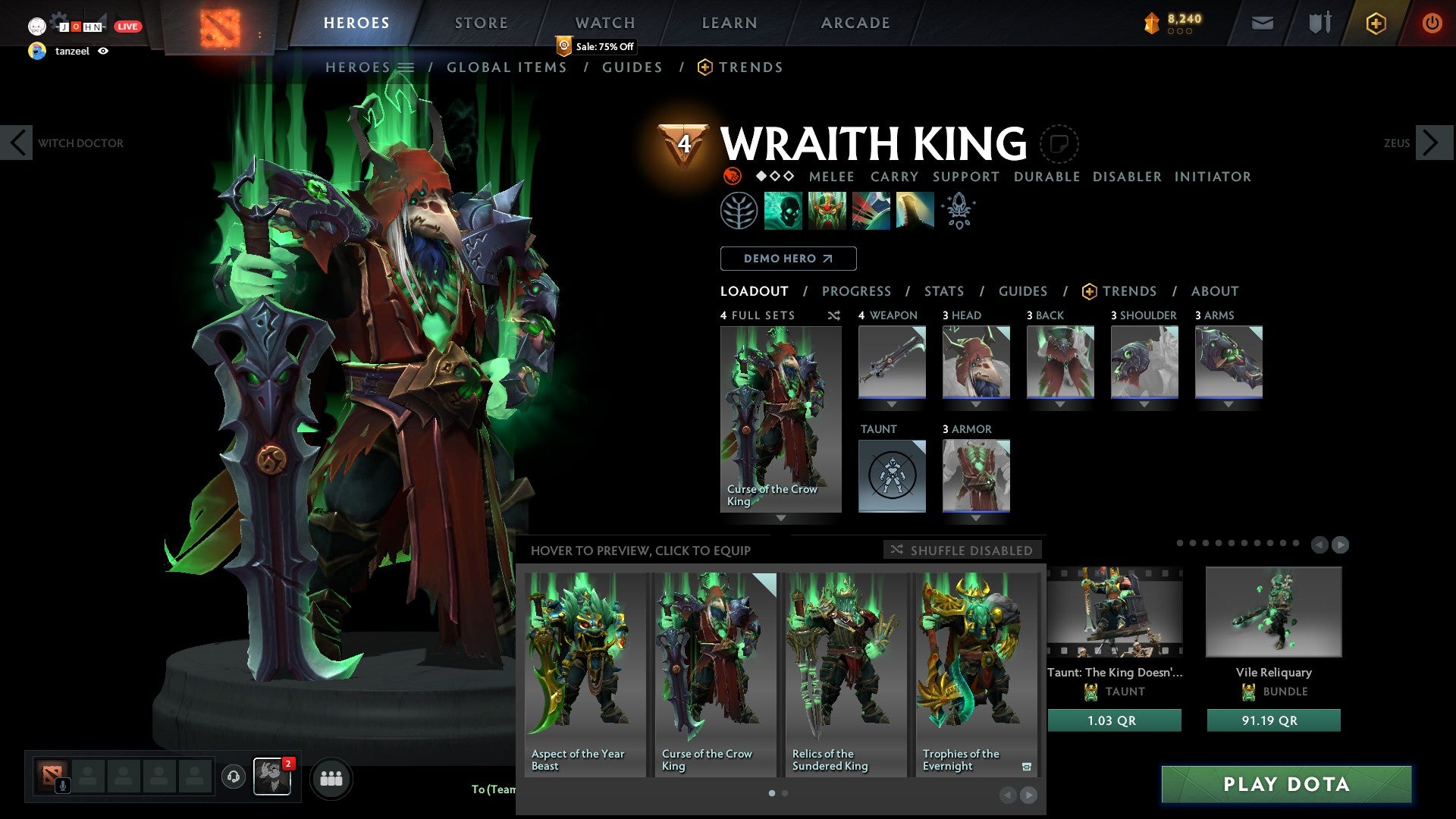This screenshot has height=819, width=1456.
Task: Click the shuffle icon beside 4 FULL SETS
Action: click(833, 316)
